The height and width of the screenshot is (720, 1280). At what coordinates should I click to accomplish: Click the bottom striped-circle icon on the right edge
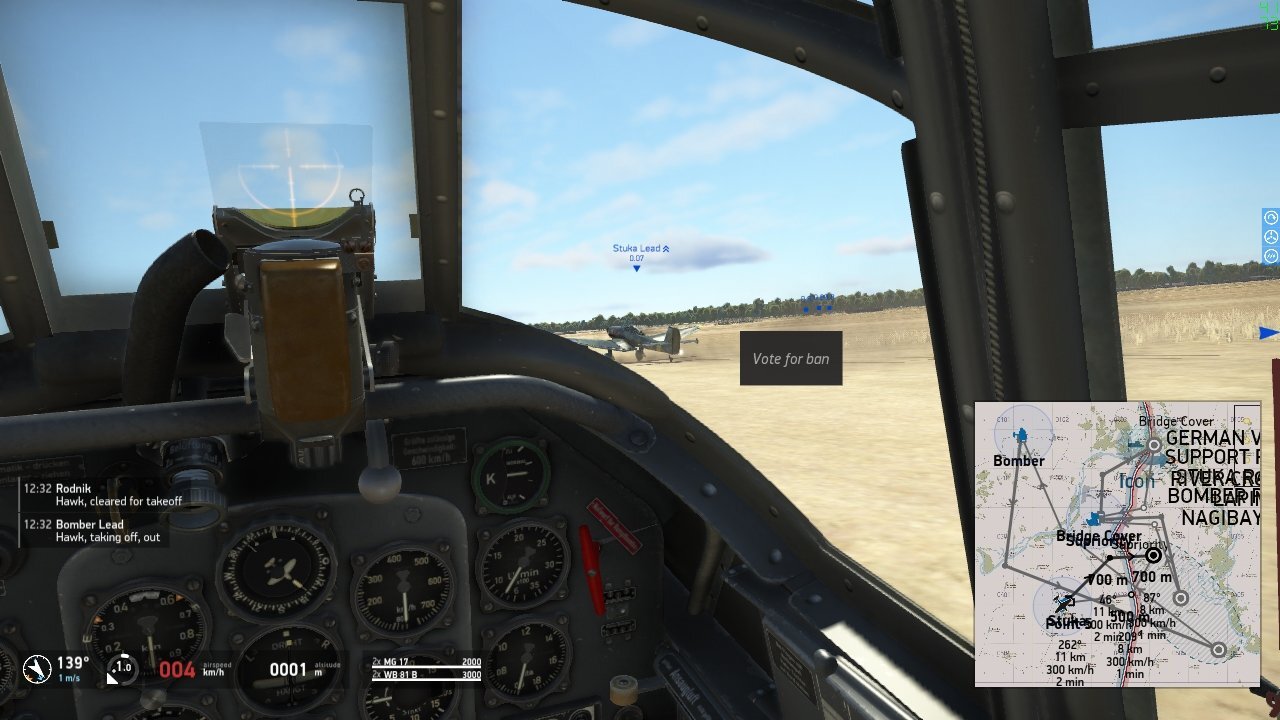[1271, 256]
